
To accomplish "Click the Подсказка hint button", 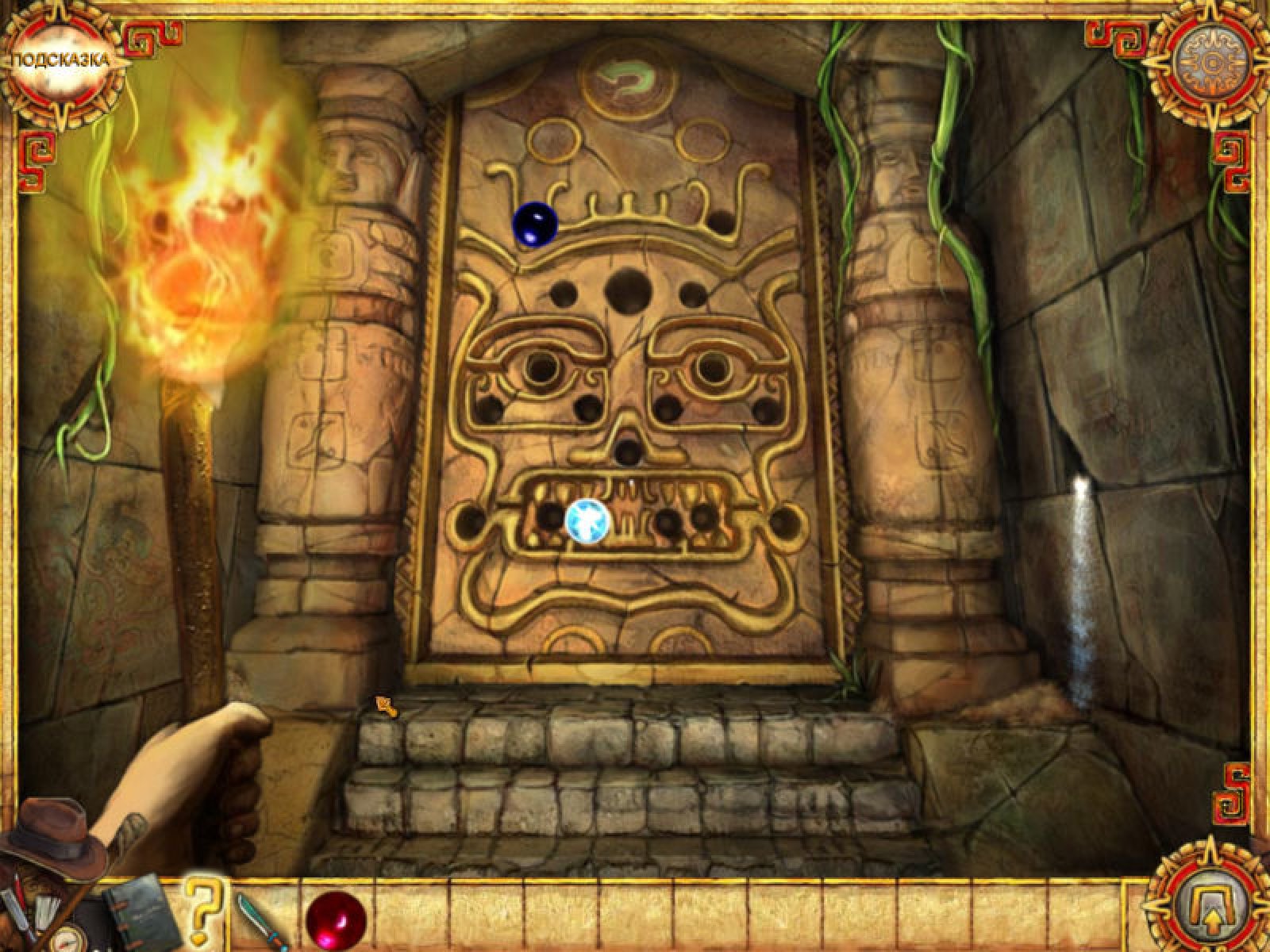I will pyautogui.click(x=59, y=62).
